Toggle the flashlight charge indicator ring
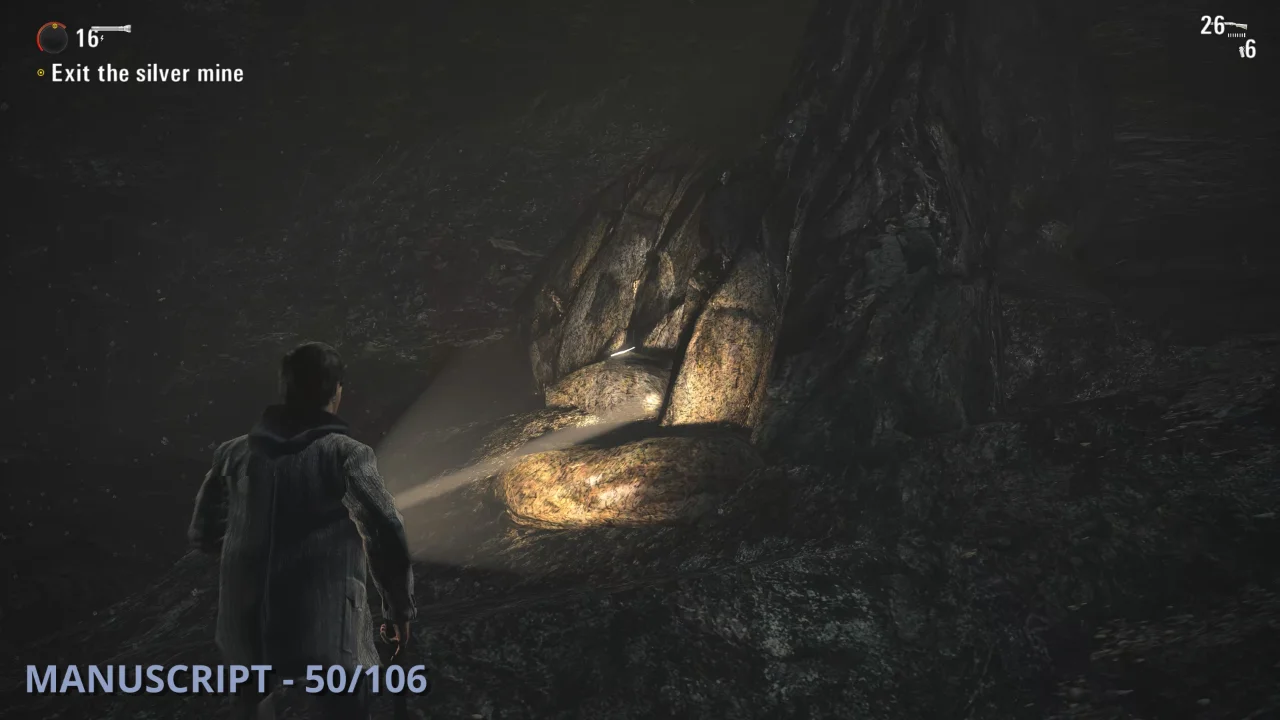 pyautogui.click(x=52, y=38)
